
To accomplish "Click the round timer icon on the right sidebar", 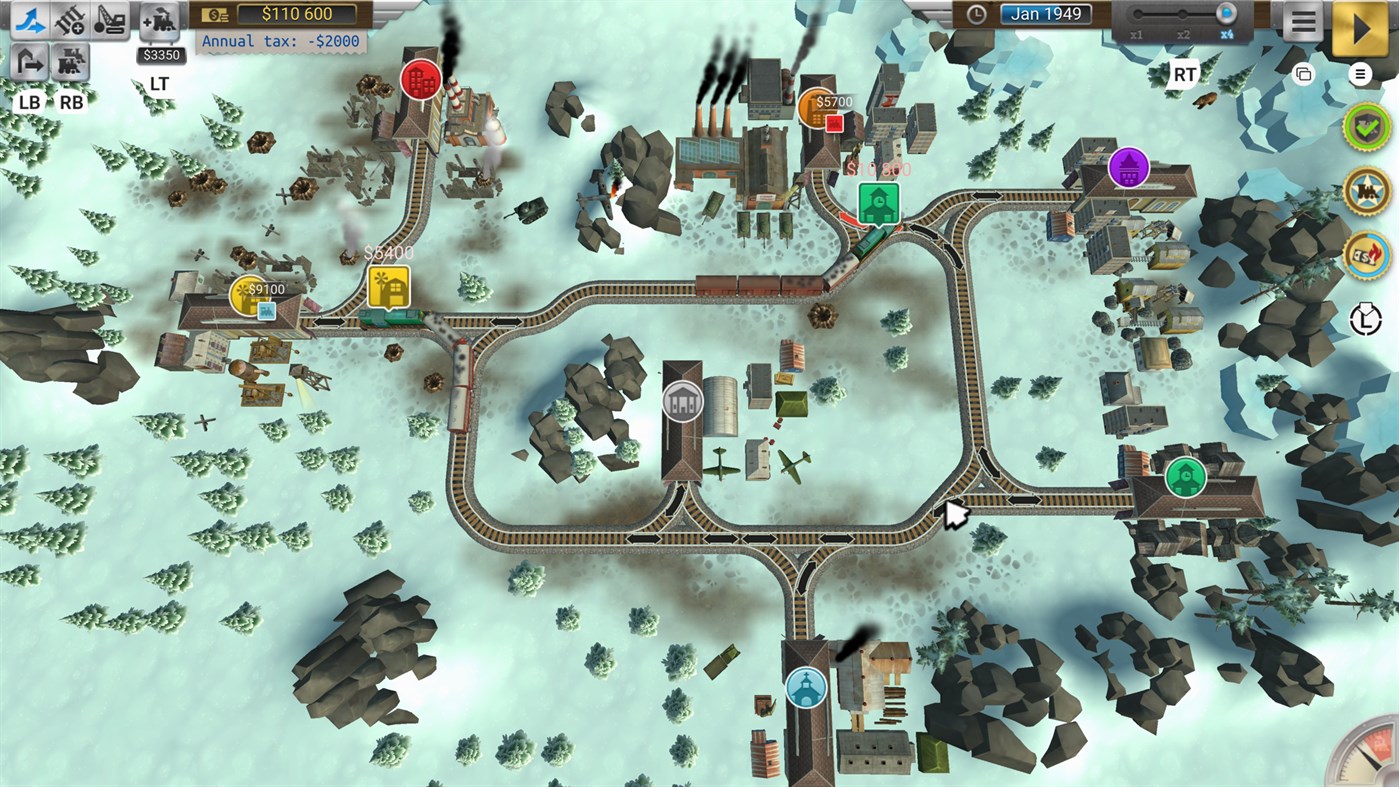I will 1364,320.
